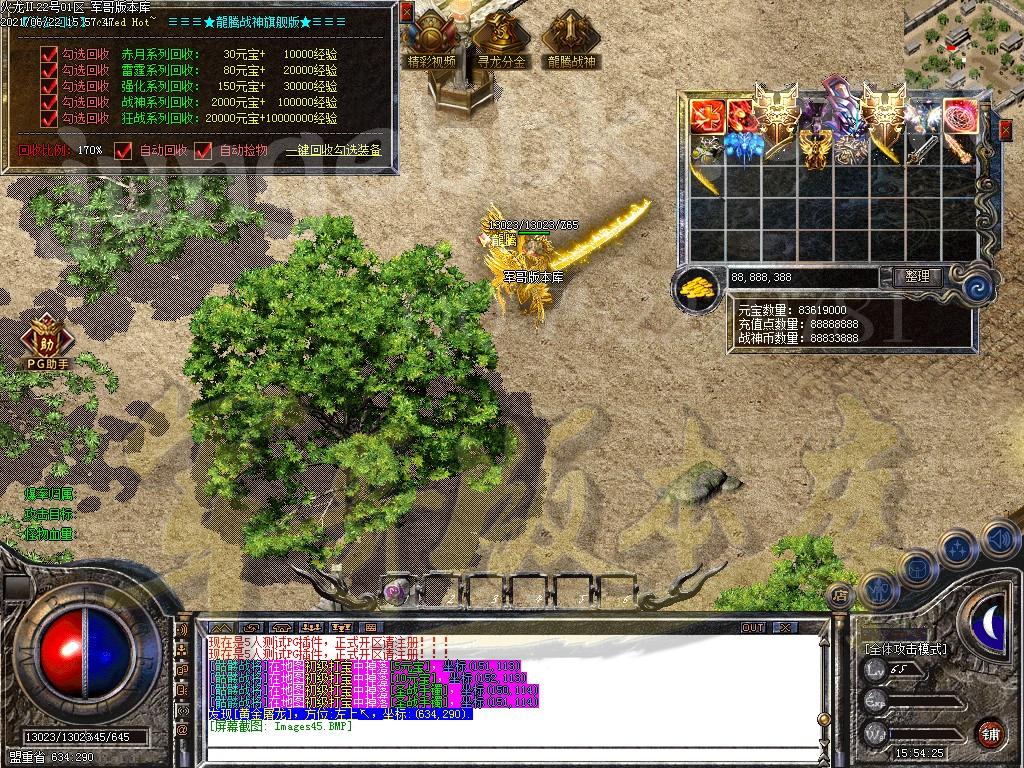Open the 精彩视频 icon
Viewport: 1024px width, 768px height.
(x=431, y=40)
